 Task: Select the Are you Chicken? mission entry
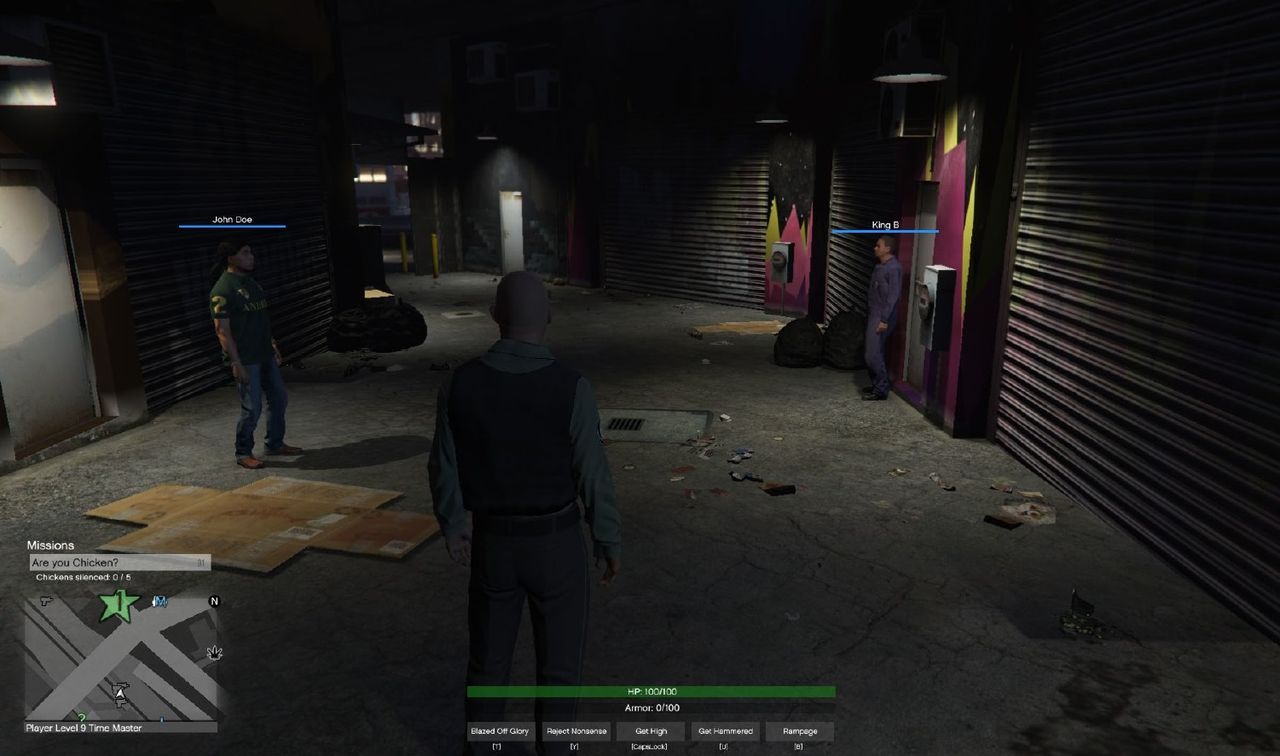point(120,562)
